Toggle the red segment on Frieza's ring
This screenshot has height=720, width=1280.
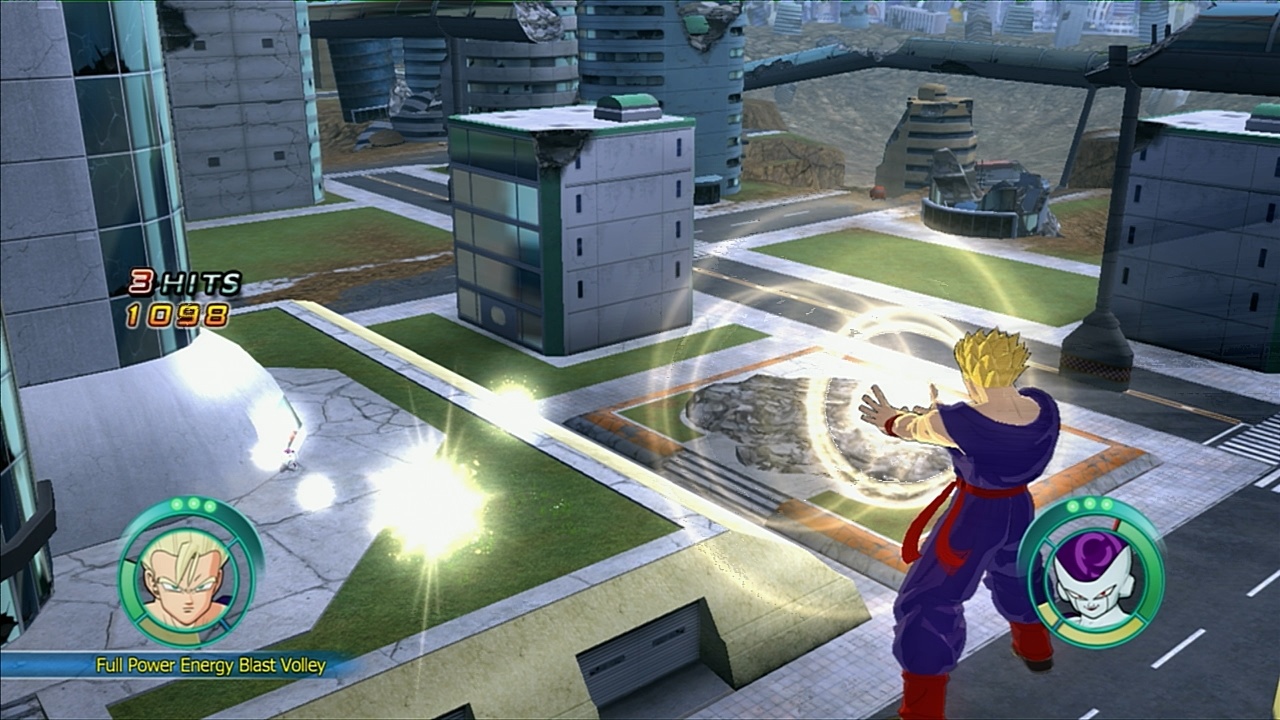[x=1116, y=526]
